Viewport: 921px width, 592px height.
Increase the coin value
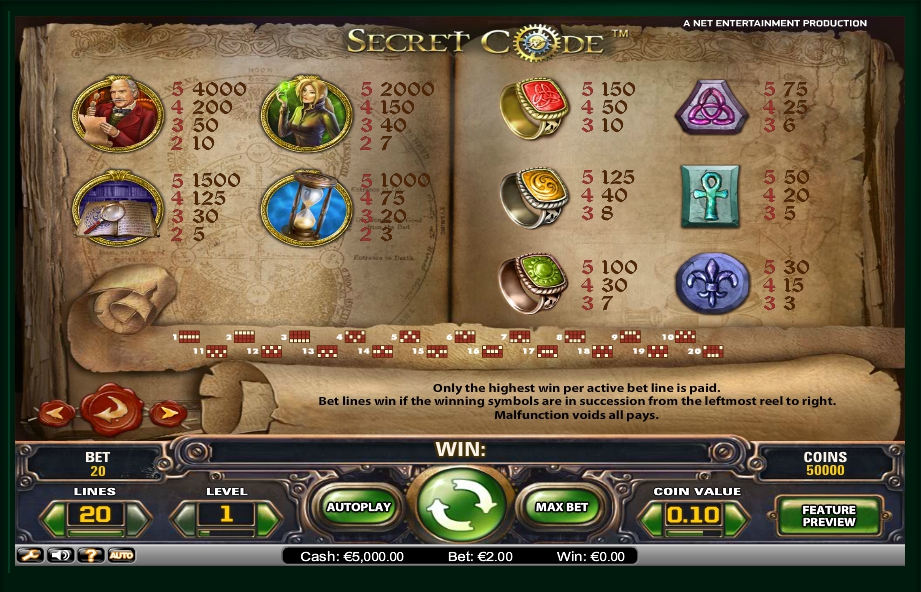pyautogui.click(x=737, y=518)
